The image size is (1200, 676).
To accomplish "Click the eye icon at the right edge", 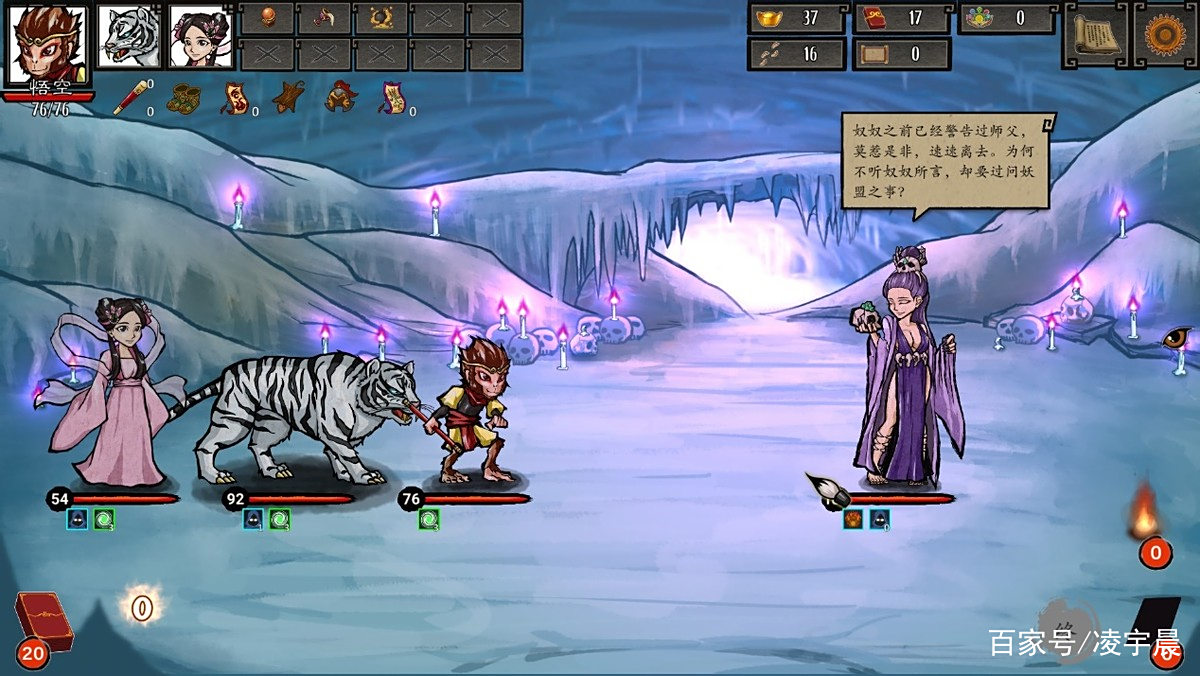I will point(1177,339).
